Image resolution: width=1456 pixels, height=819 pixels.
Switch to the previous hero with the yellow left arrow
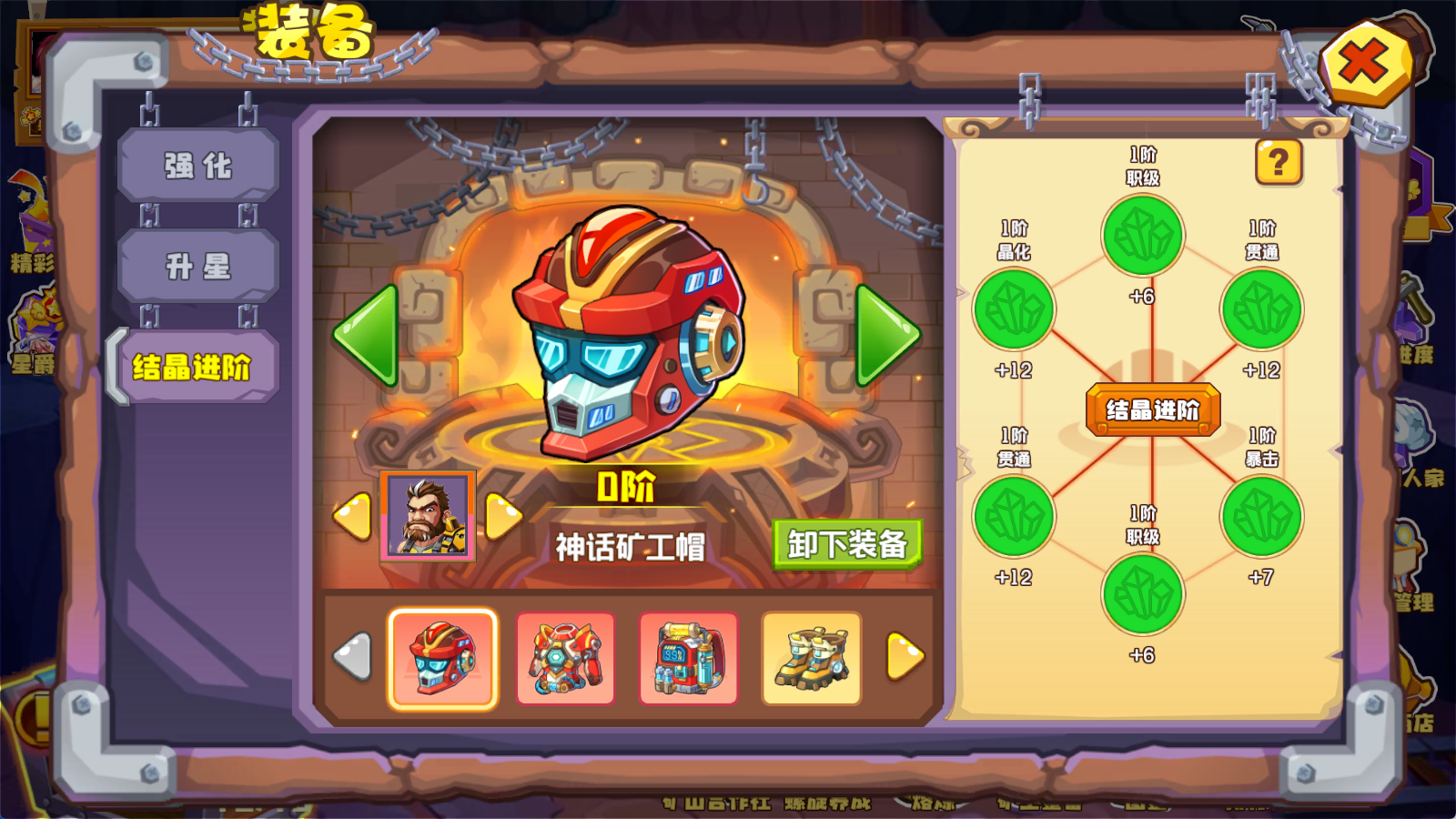pos(353,516)
